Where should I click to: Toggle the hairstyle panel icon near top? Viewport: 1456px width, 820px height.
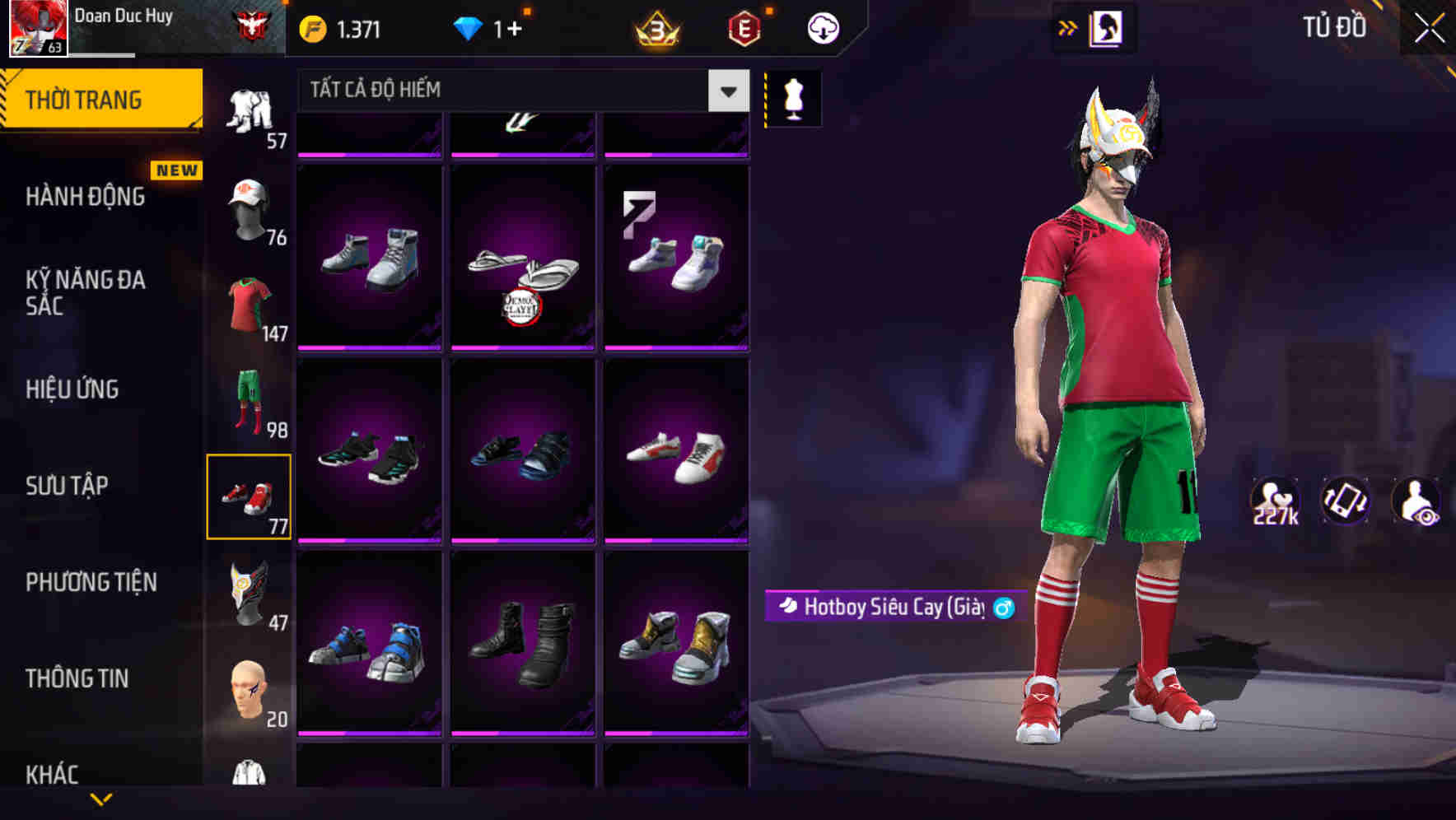coord(1107,27)
